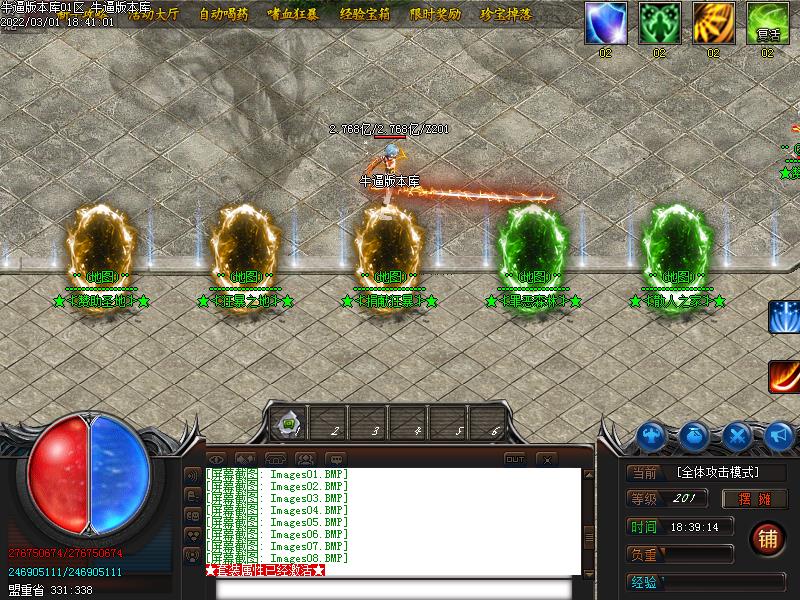800x600 pixels.
Task: Close the chat panel with X button
Action: [546, 459]
